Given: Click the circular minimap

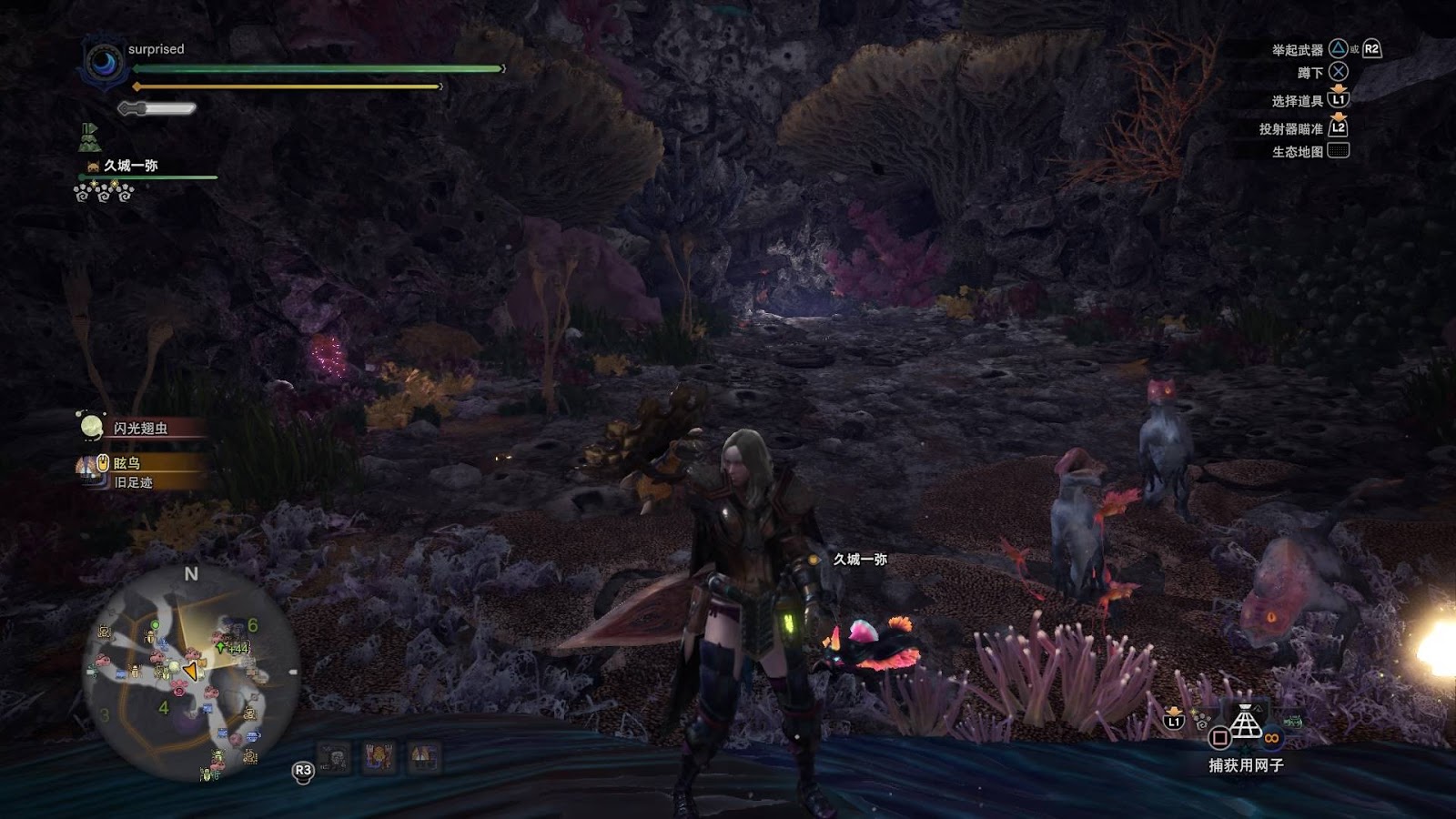Looking at the screenshot, I should 191,673.
